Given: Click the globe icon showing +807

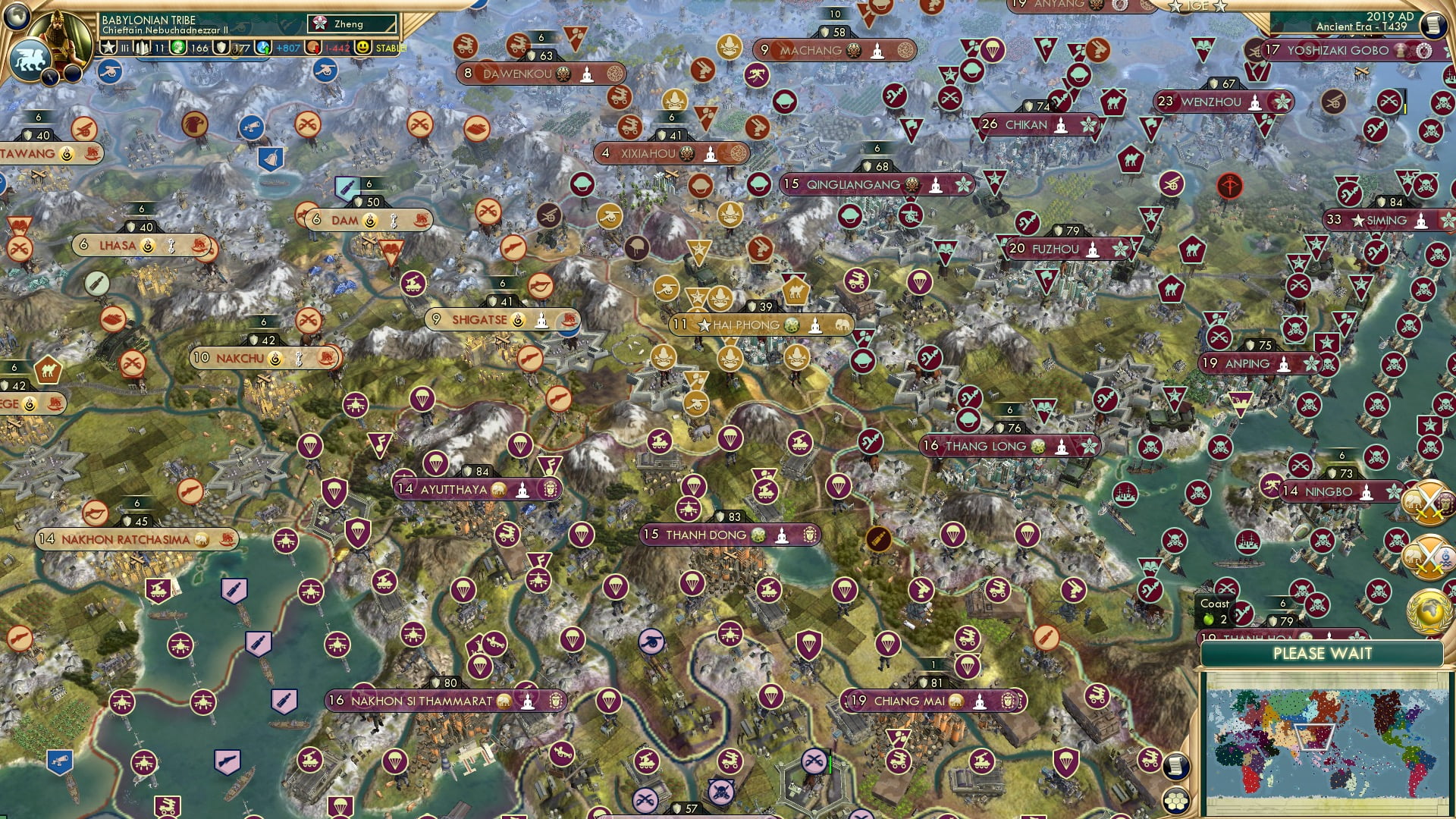Looking at the screenshot, I should pyautogui.click(x=263, y=47).
